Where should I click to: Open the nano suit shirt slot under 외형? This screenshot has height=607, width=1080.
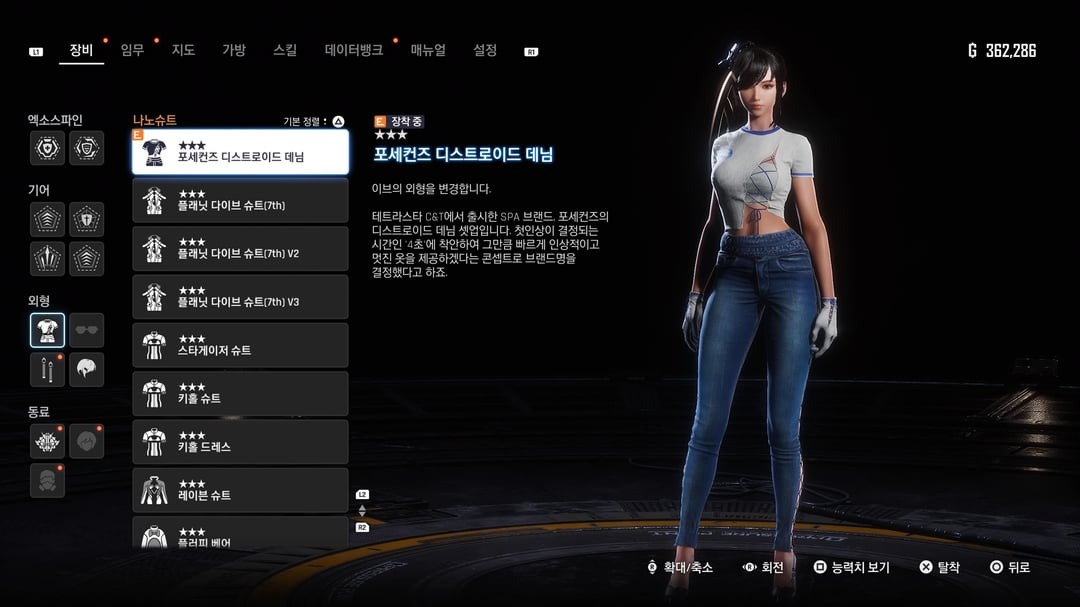[x=47, y=330]
